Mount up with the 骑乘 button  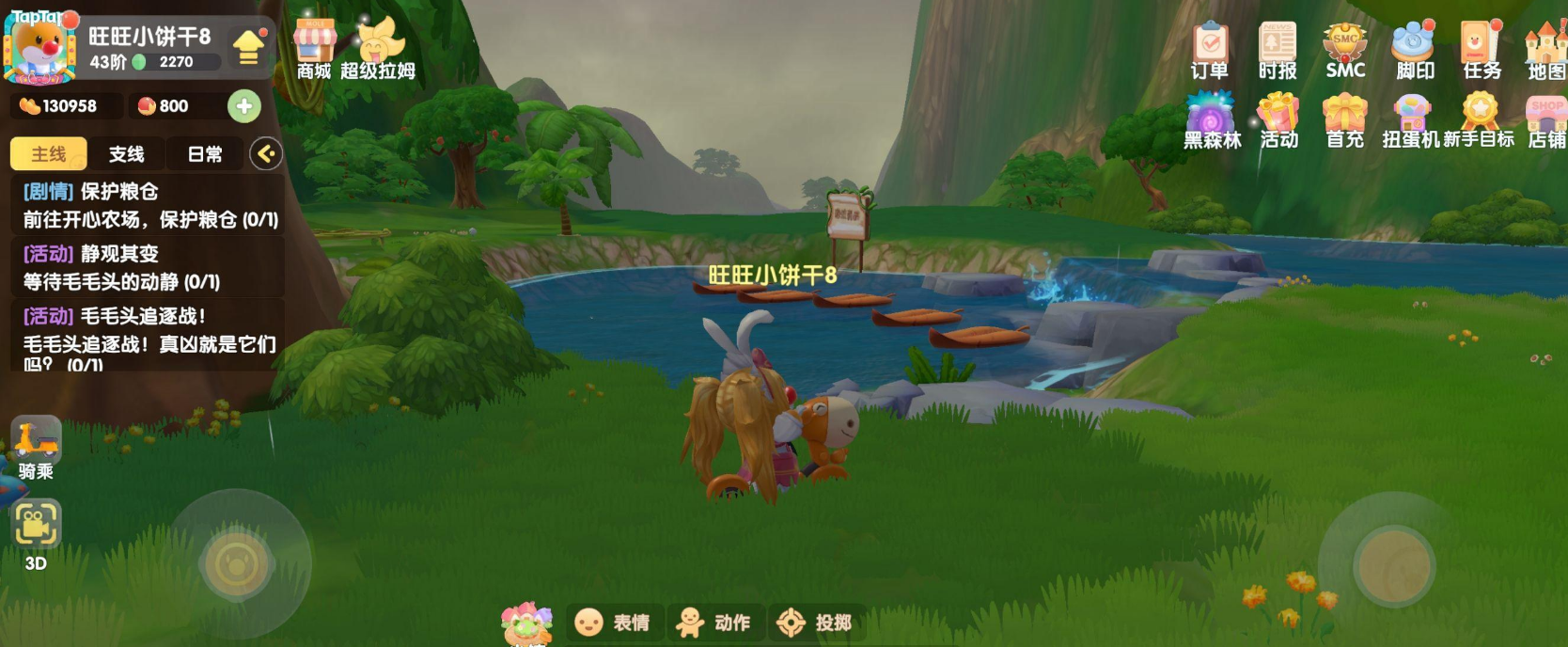pos(36,448)
